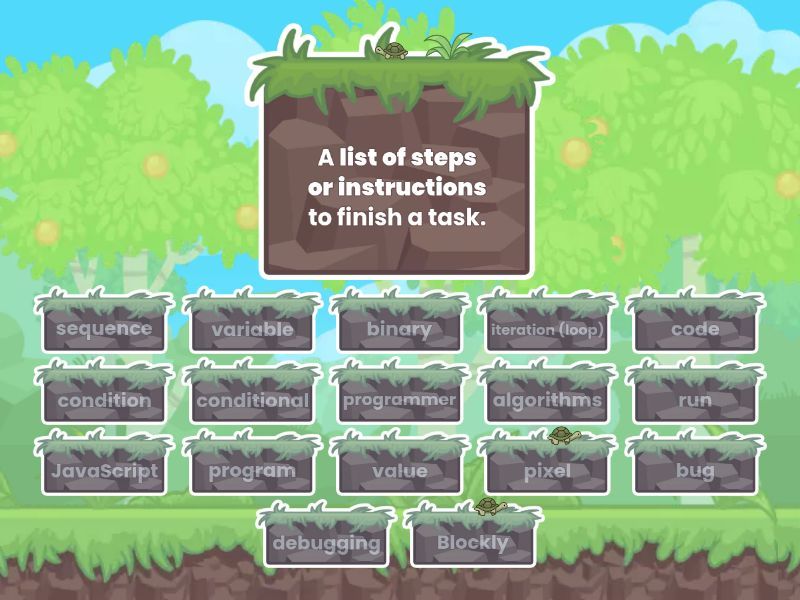Choose the "JavaScript" answer tile
Screen dimensions: 800x600
(104, 471)
